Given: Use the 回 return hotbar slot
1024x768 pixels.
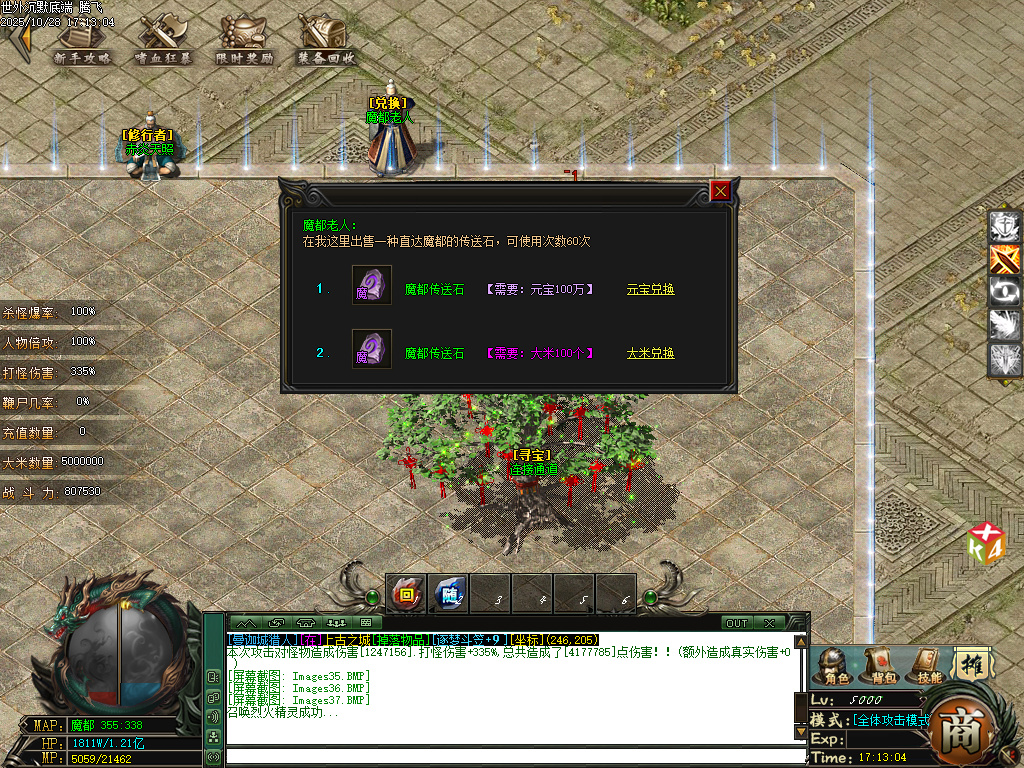Looking at the screenshot, I should [x=406, y=594].
